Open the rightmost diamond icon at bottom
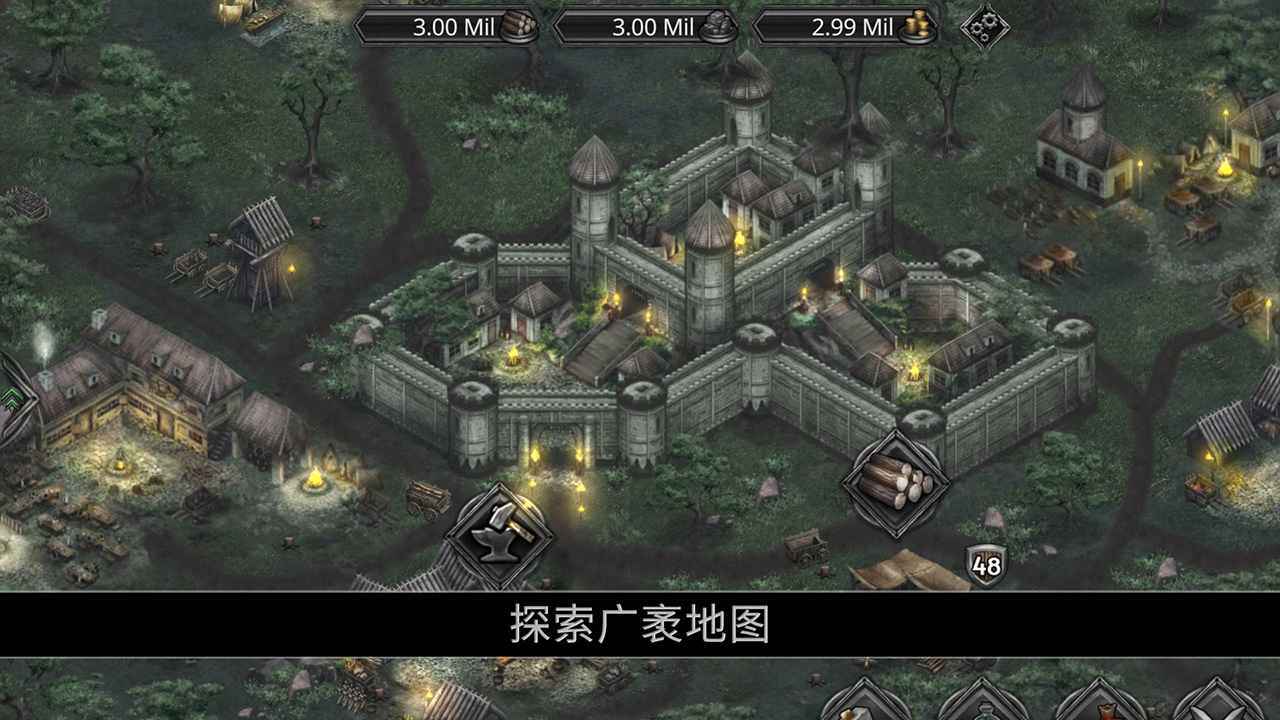The width and height of the screenshot is (1280, 720). pyautogui.click(x=1226, y=712)
